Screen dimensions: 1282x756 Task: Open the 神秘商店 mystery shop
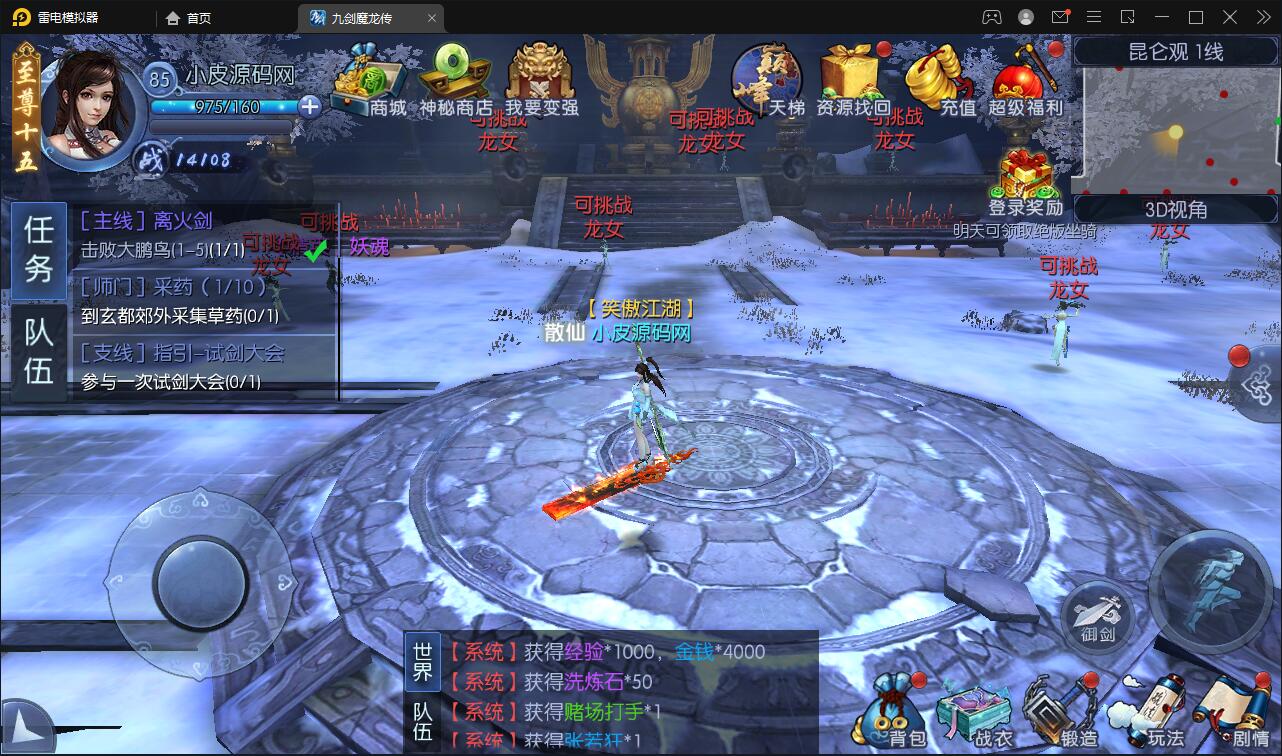point(455,80)
